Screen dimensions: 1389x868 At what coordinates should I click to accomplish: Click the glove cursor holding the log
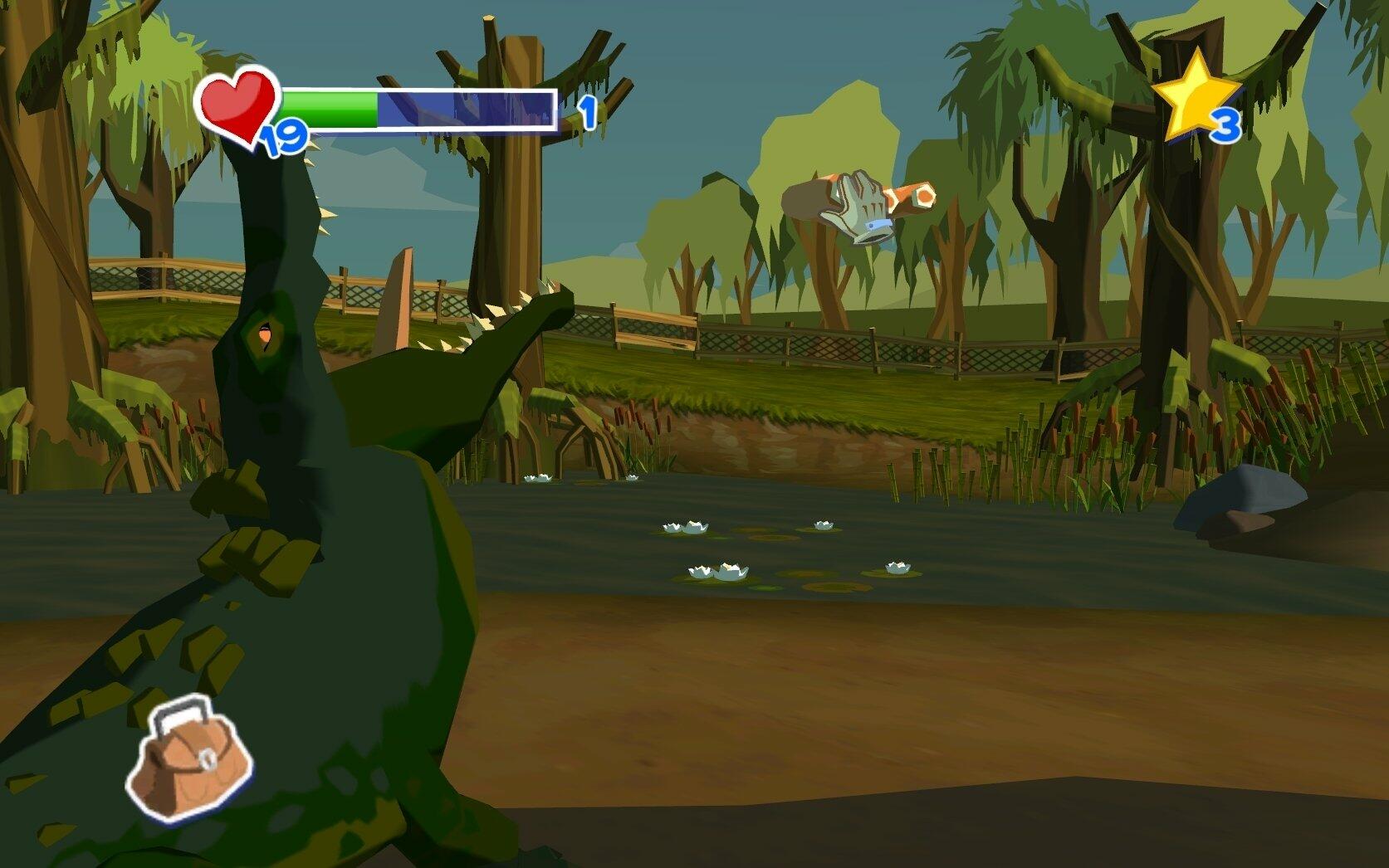[x=857, y=206]
